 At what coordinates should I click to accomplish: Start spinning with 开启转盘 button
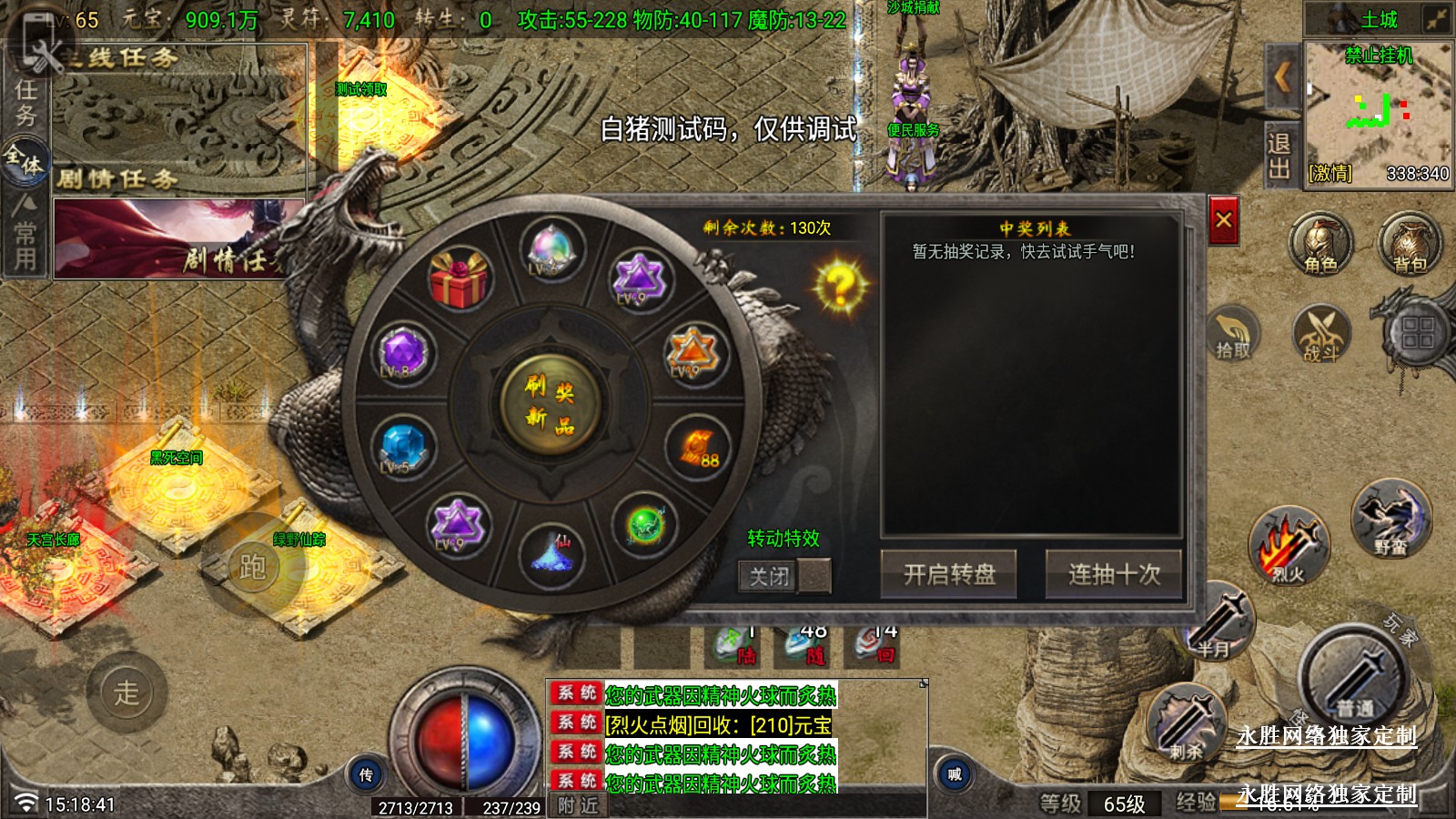tap(948, 574)
